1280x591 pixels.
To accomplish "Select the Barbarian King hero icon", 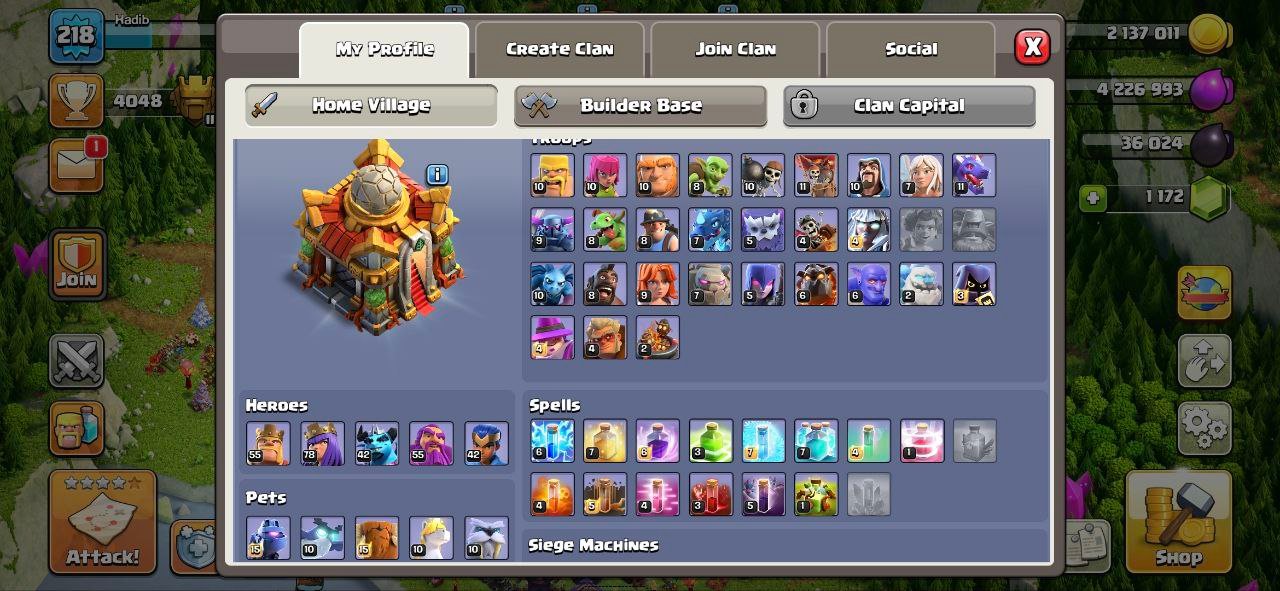I will (268, 443).
